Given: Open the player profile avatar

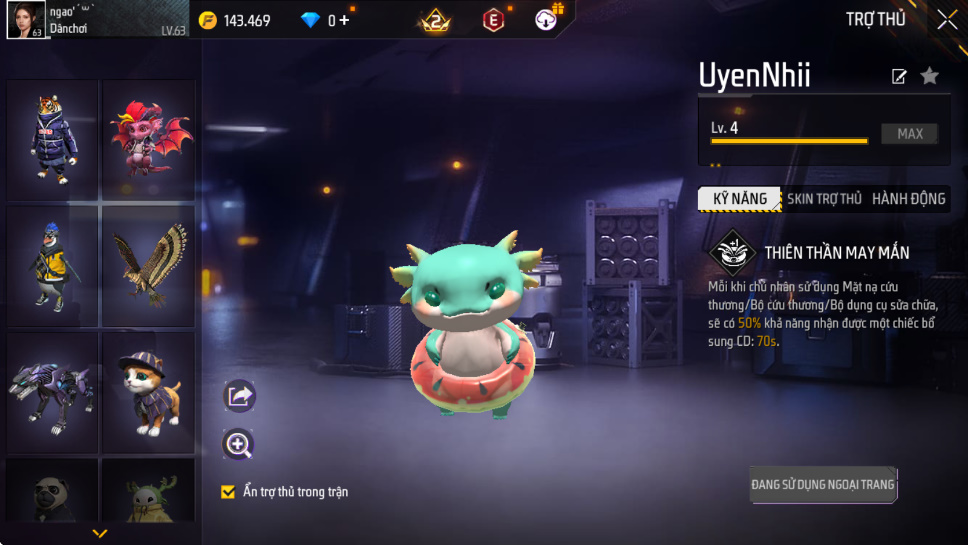Looking at the screenshot, I should click(24, 20).
